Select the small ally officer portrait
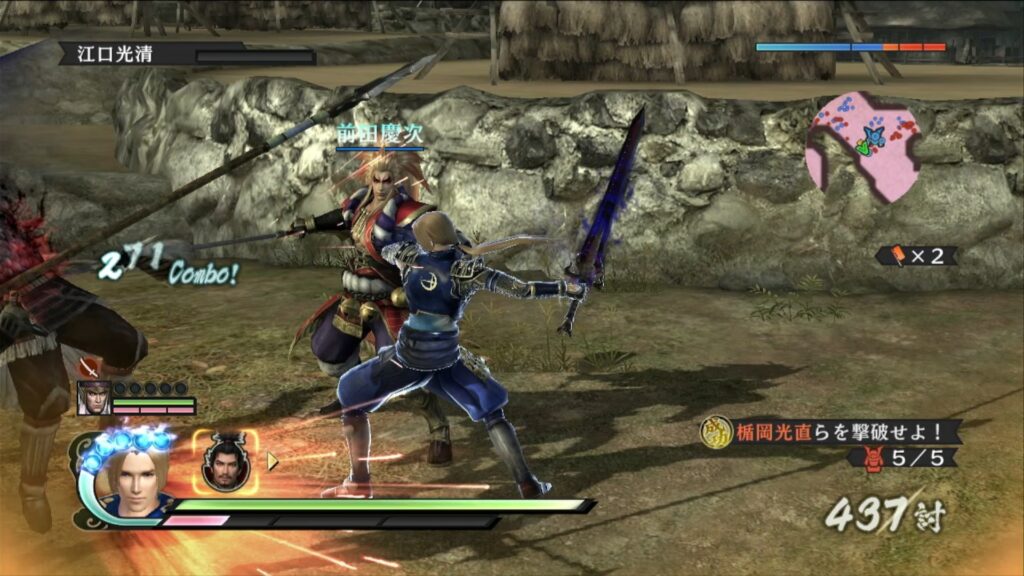1024x576 pixels. click(94, 397)
